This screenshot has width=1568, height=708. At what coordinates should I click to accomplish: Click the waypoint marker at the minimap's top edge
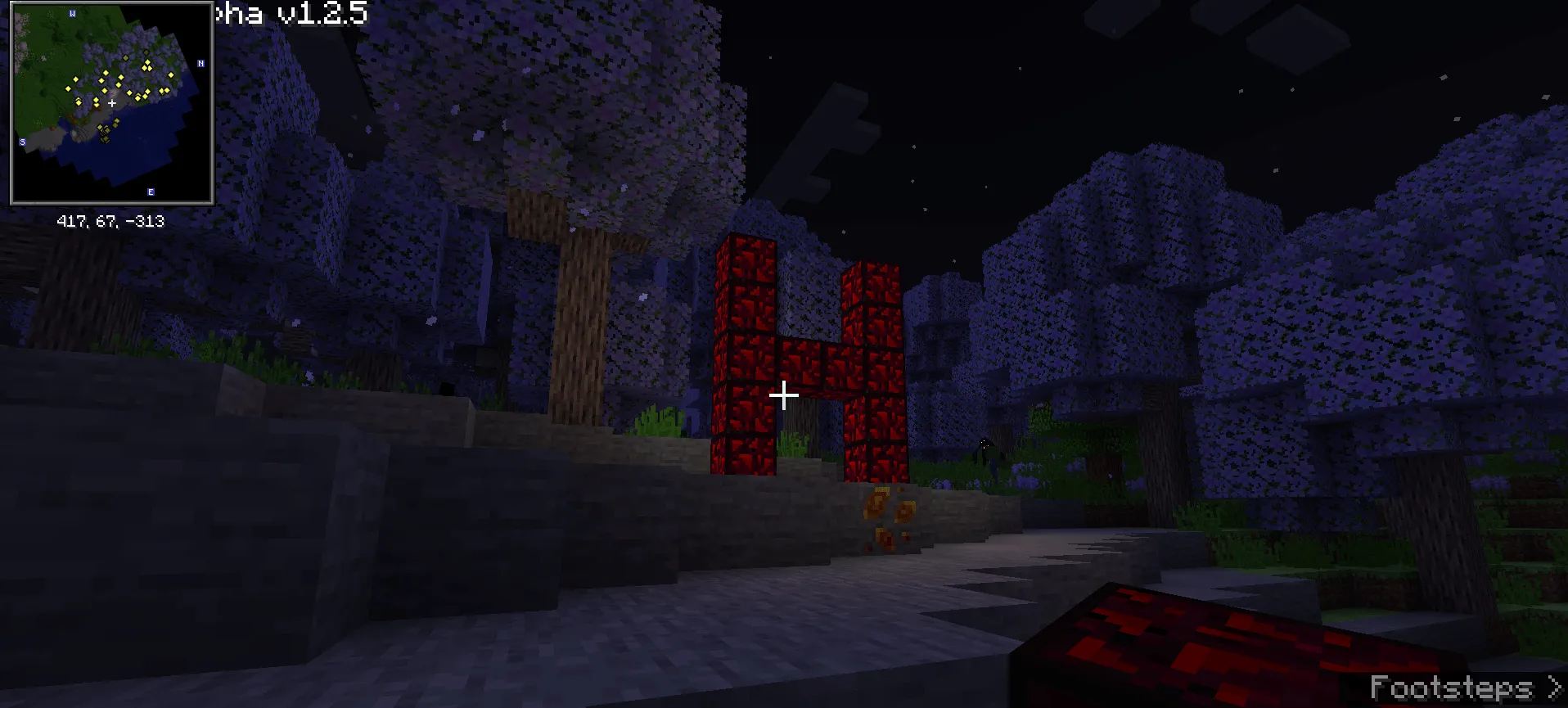[146, 52]
